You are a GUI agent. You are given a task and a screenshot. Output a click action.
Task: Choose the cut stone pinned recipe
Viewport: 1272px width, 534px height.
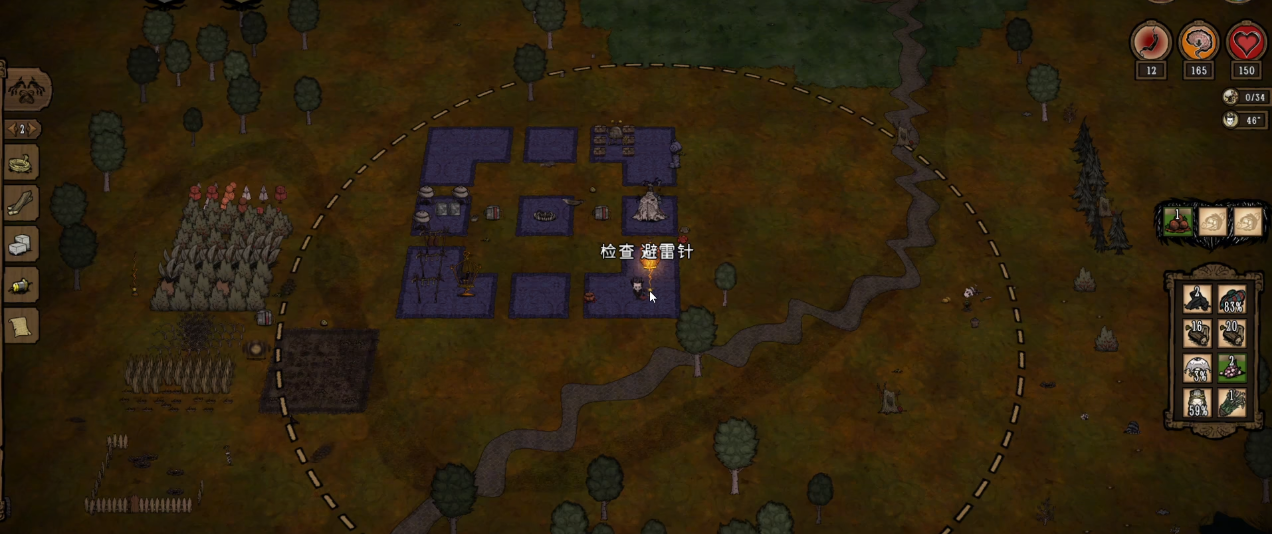[x=21, y=244]
